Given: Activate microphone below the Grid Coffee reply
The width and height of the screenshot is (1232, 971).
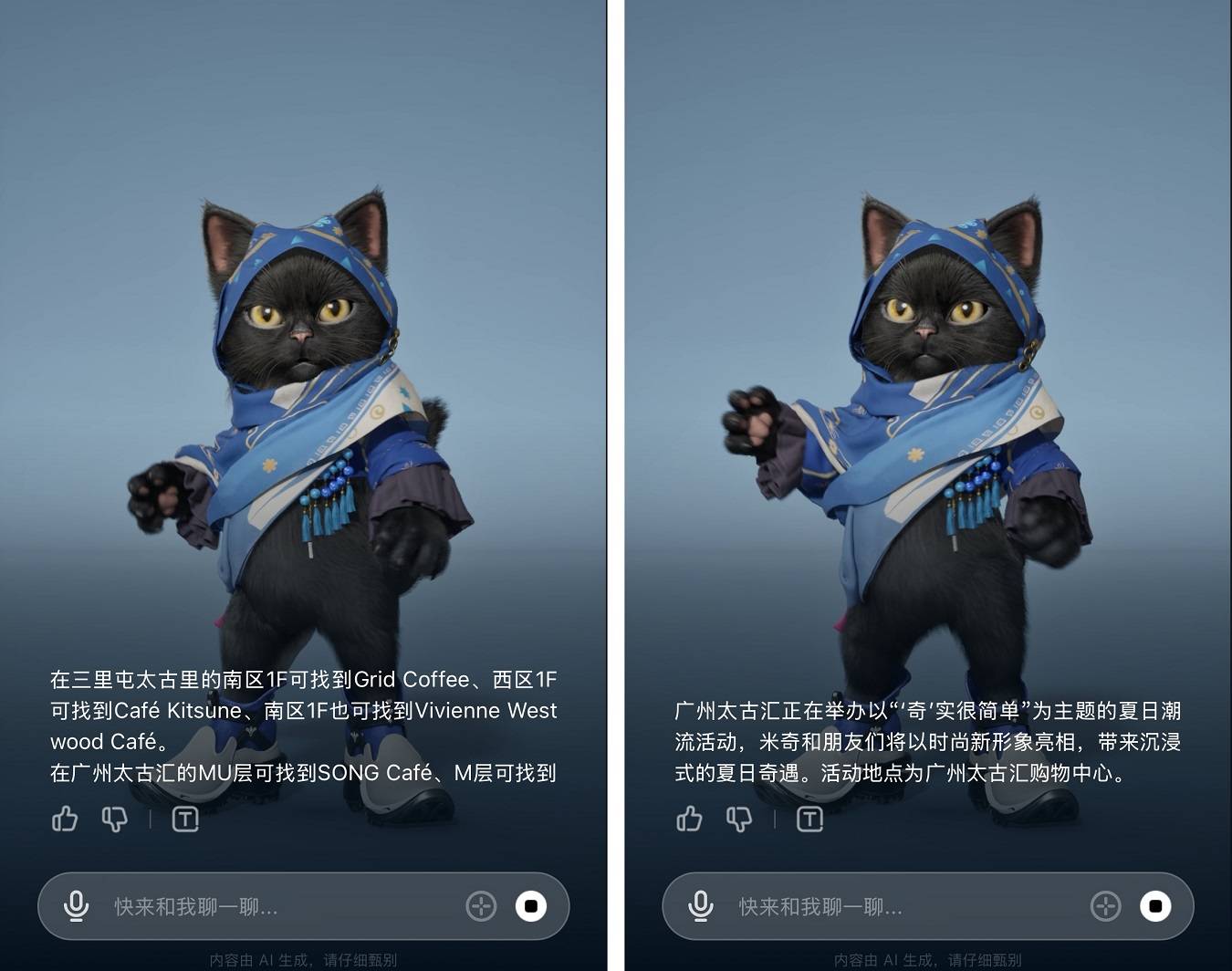Looking at the screenshot, I should [77, 906].
